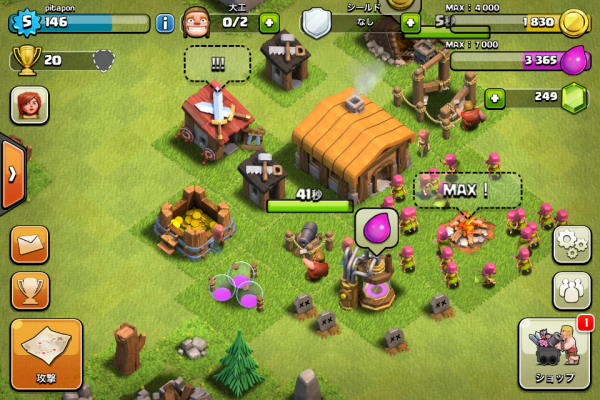Add shield with green plus button
The image size is (600, 400).
(410, 22)
